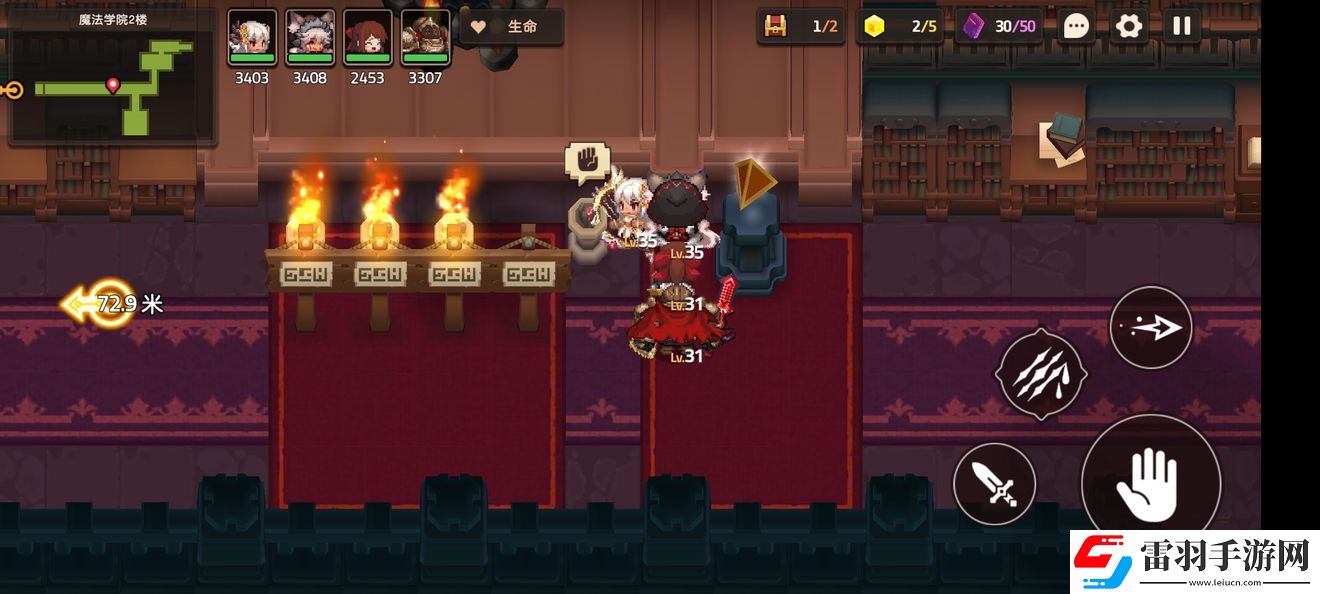
Task: Open the gear settings menu
Action: click(1129, 26)
